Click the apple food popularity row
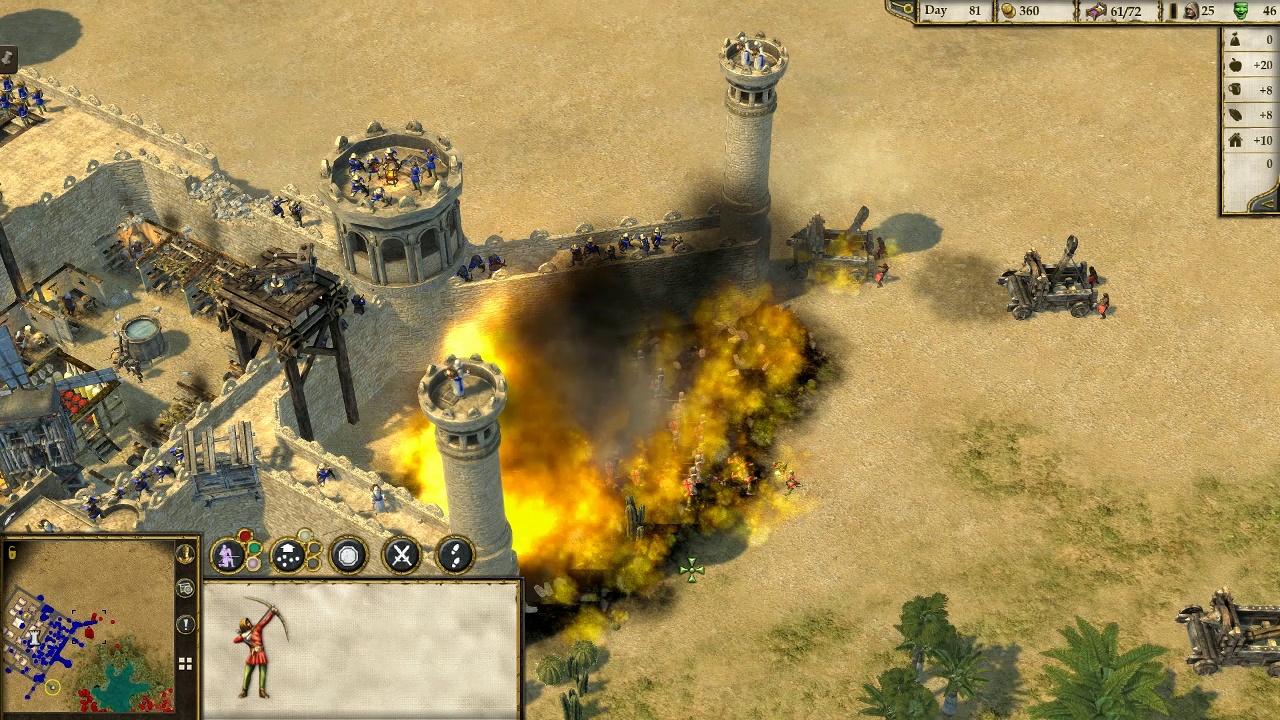The width and height of the screenshot is (1280, 720). coord(1250,65)
